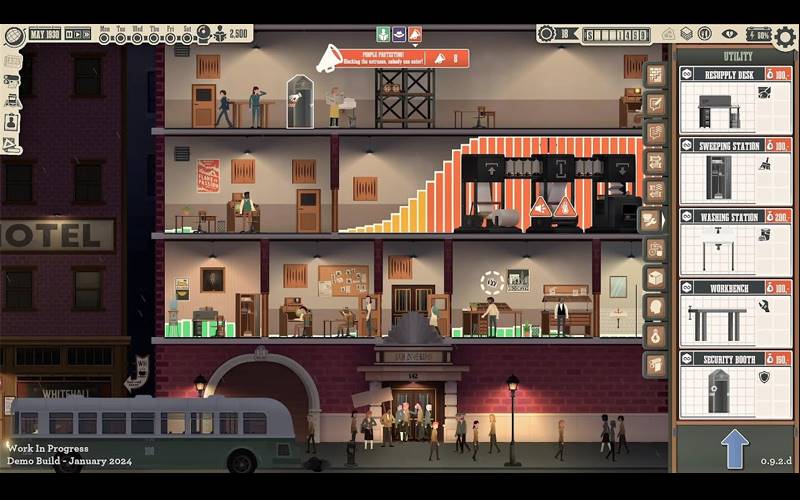The height and width of the screenshot is (500, 800).
Task: Toggle the eye visibility icon
Action: point(729,34)
